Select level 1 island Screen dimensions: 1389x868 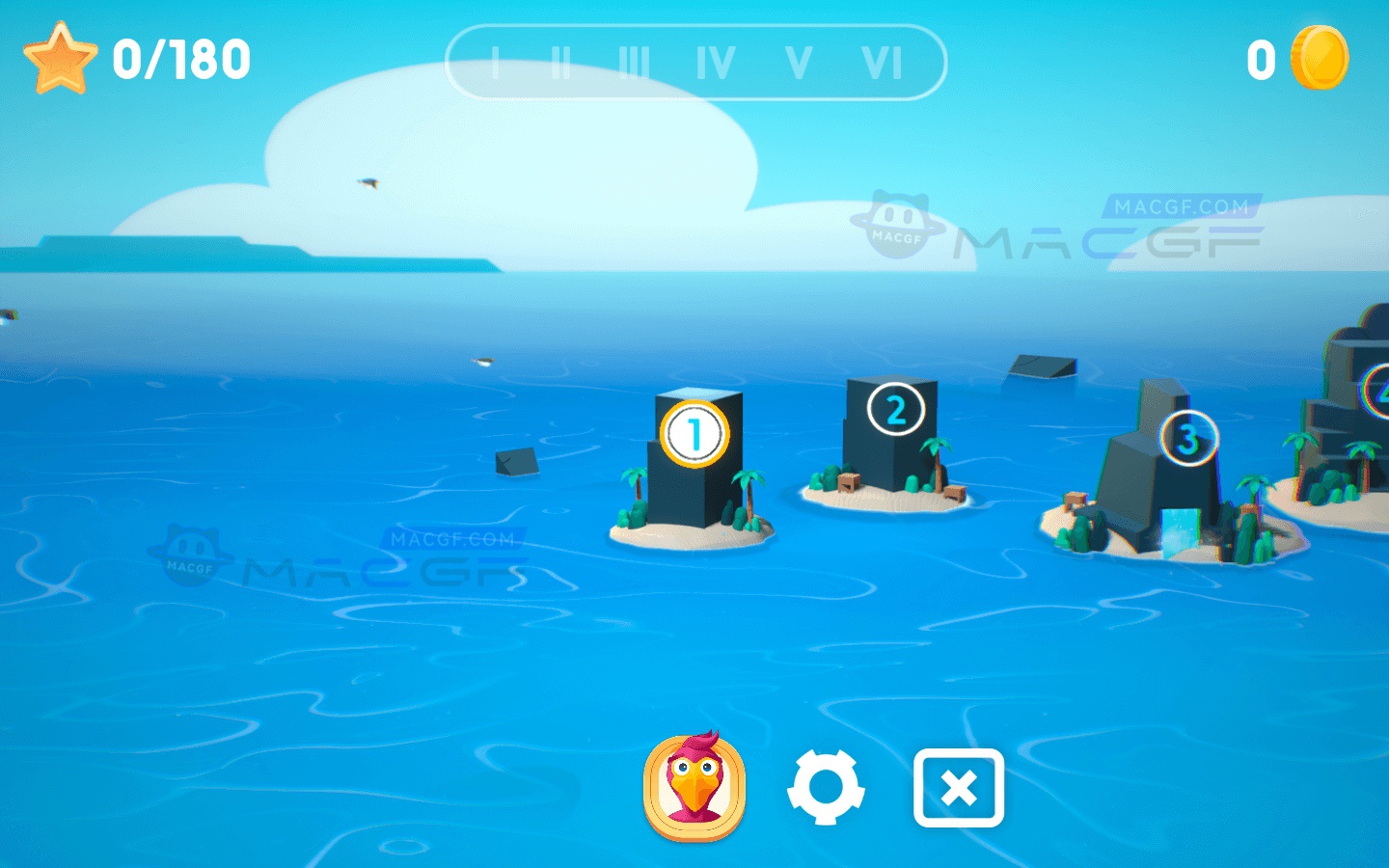click(693, 434)
